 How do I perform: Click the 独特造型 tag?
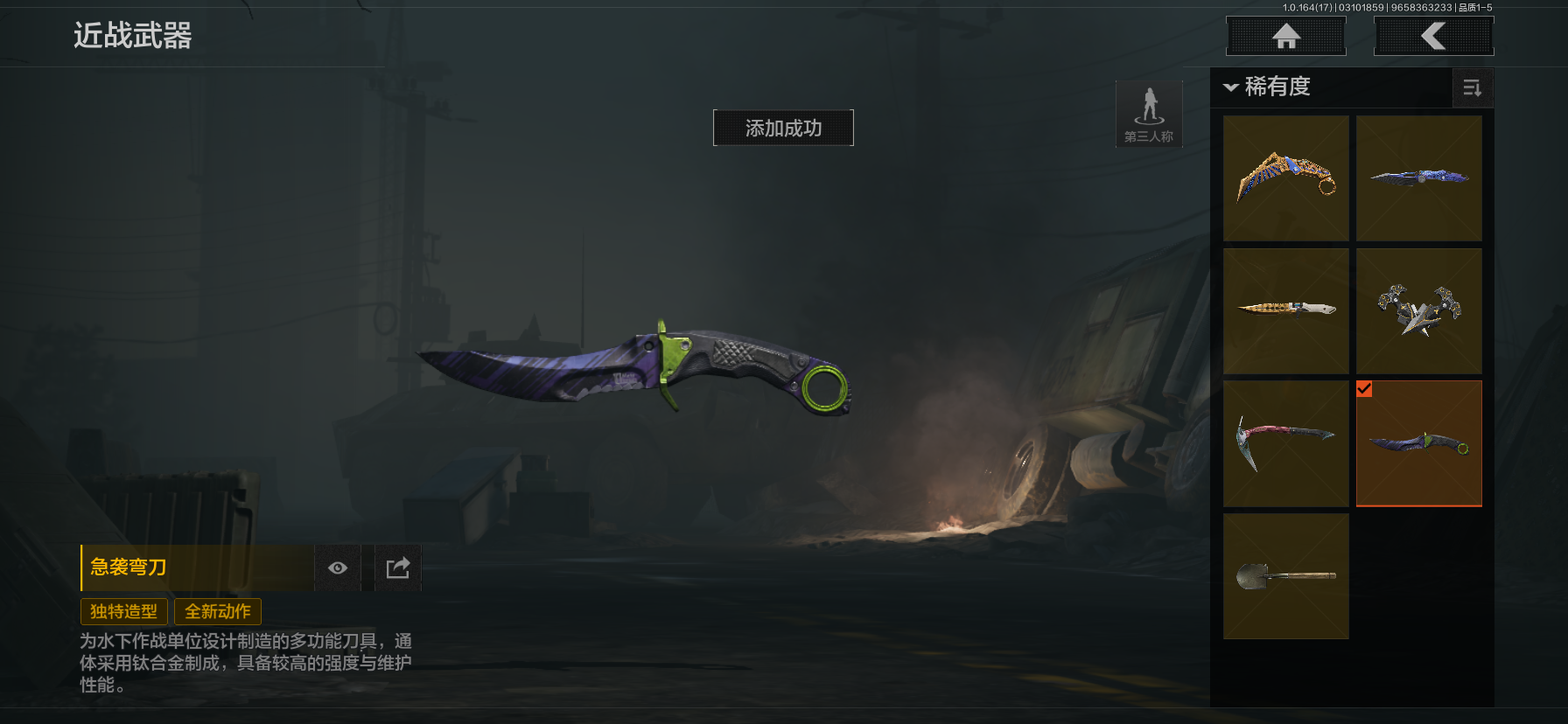[123, 611]
